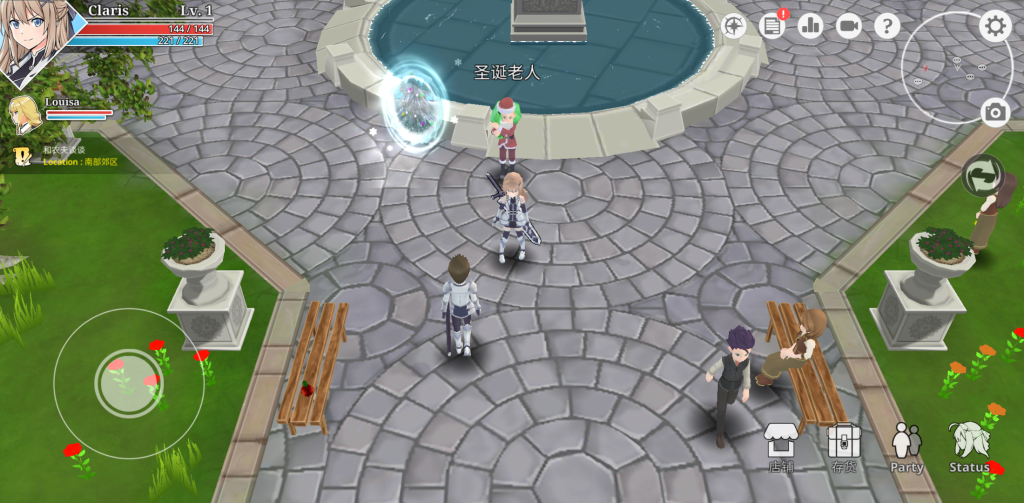Viewport: 1024px width, 503px height.
Task: Open the circular minimap
Action: 943,67
